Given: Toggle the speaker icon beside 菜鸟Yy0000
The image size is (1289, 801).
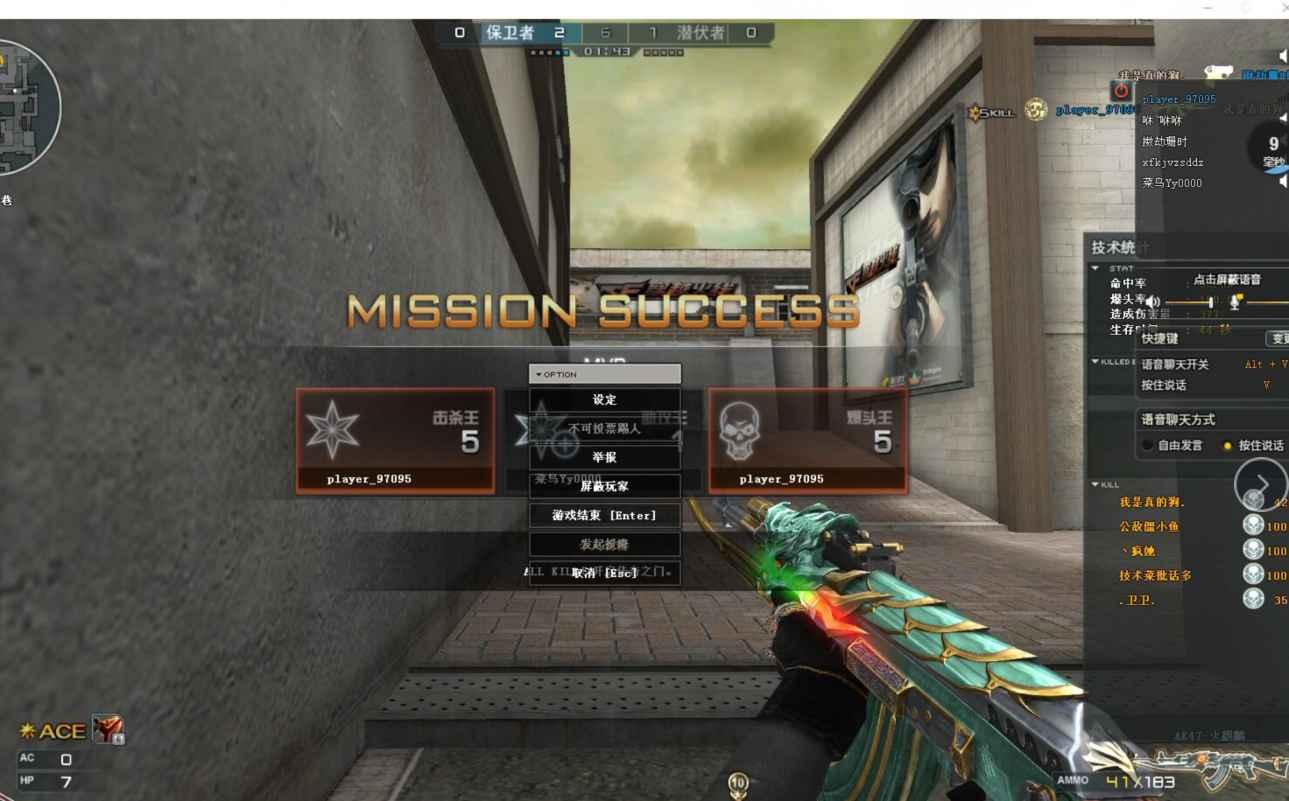Looking at the screenshot, I should tap(1282, 182).
